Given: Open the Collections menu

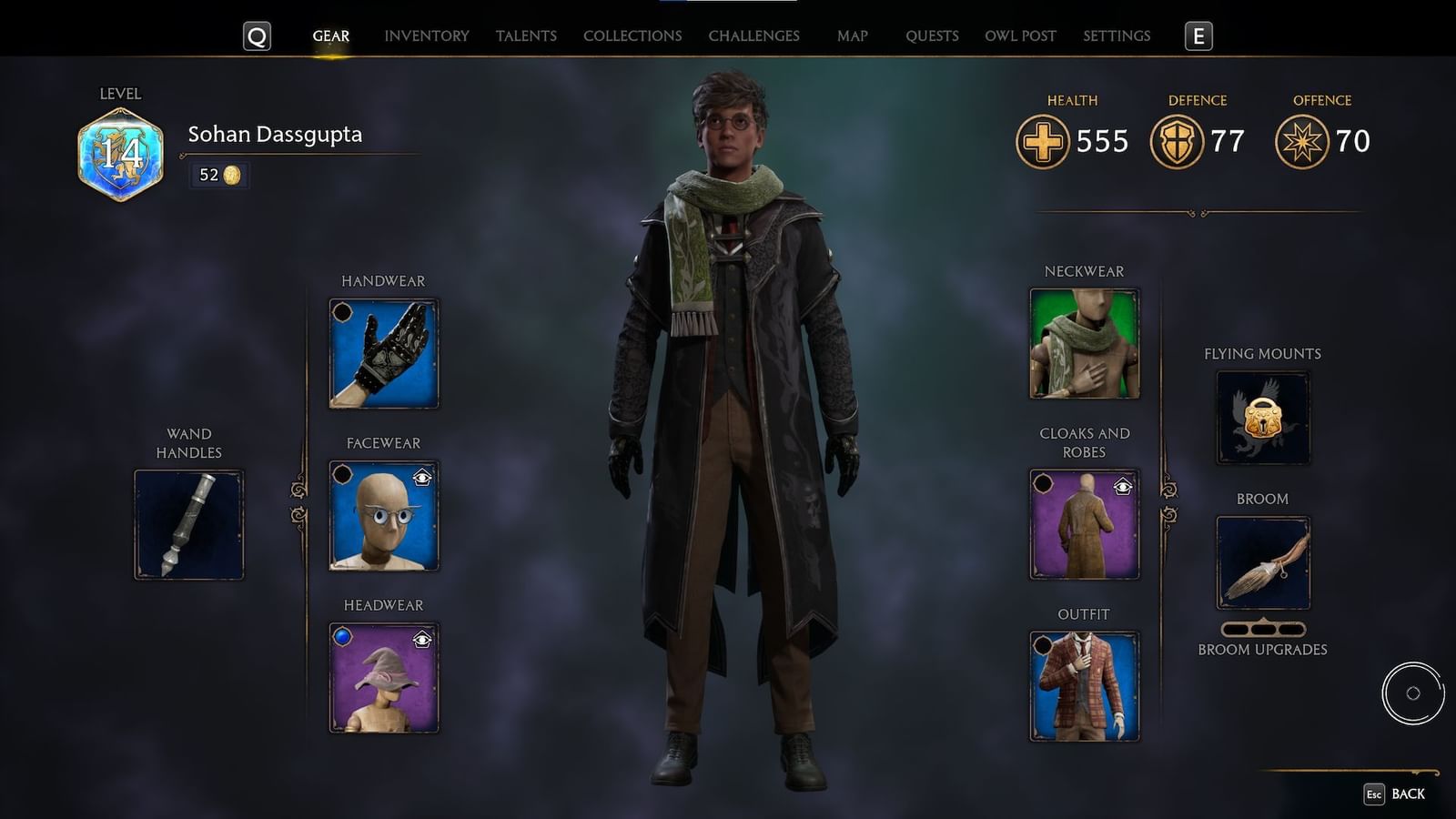Looking at the screenshot, I should (632, 36).
